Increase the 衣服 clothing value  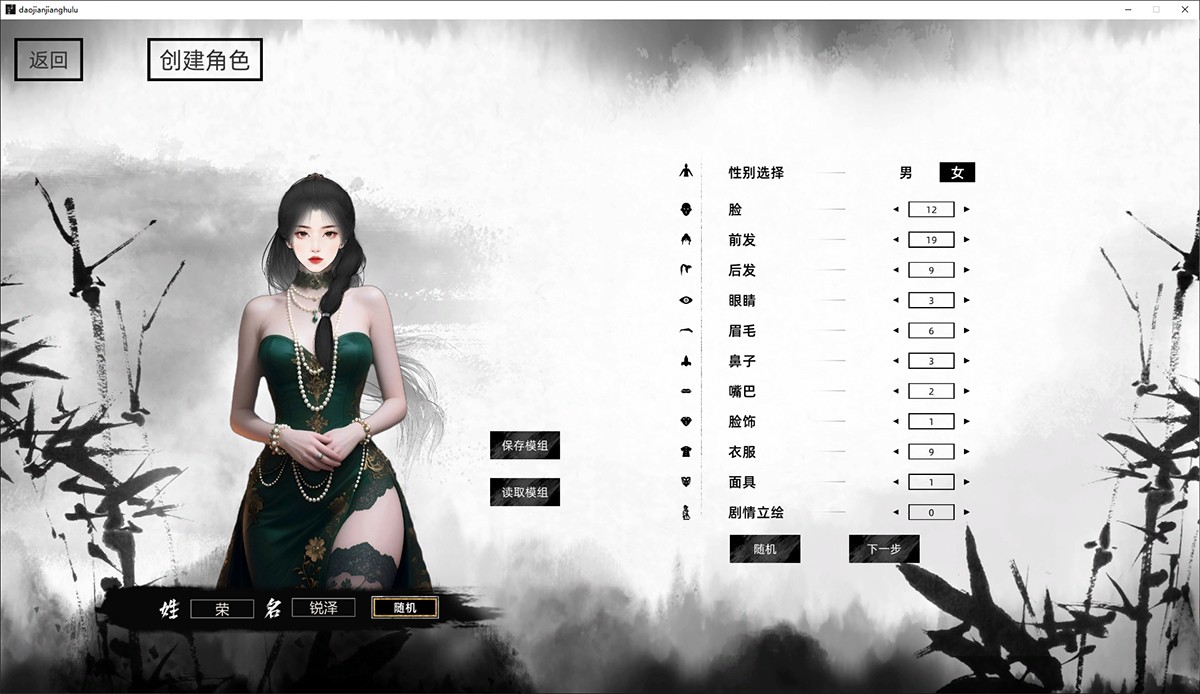pos(966,452)
